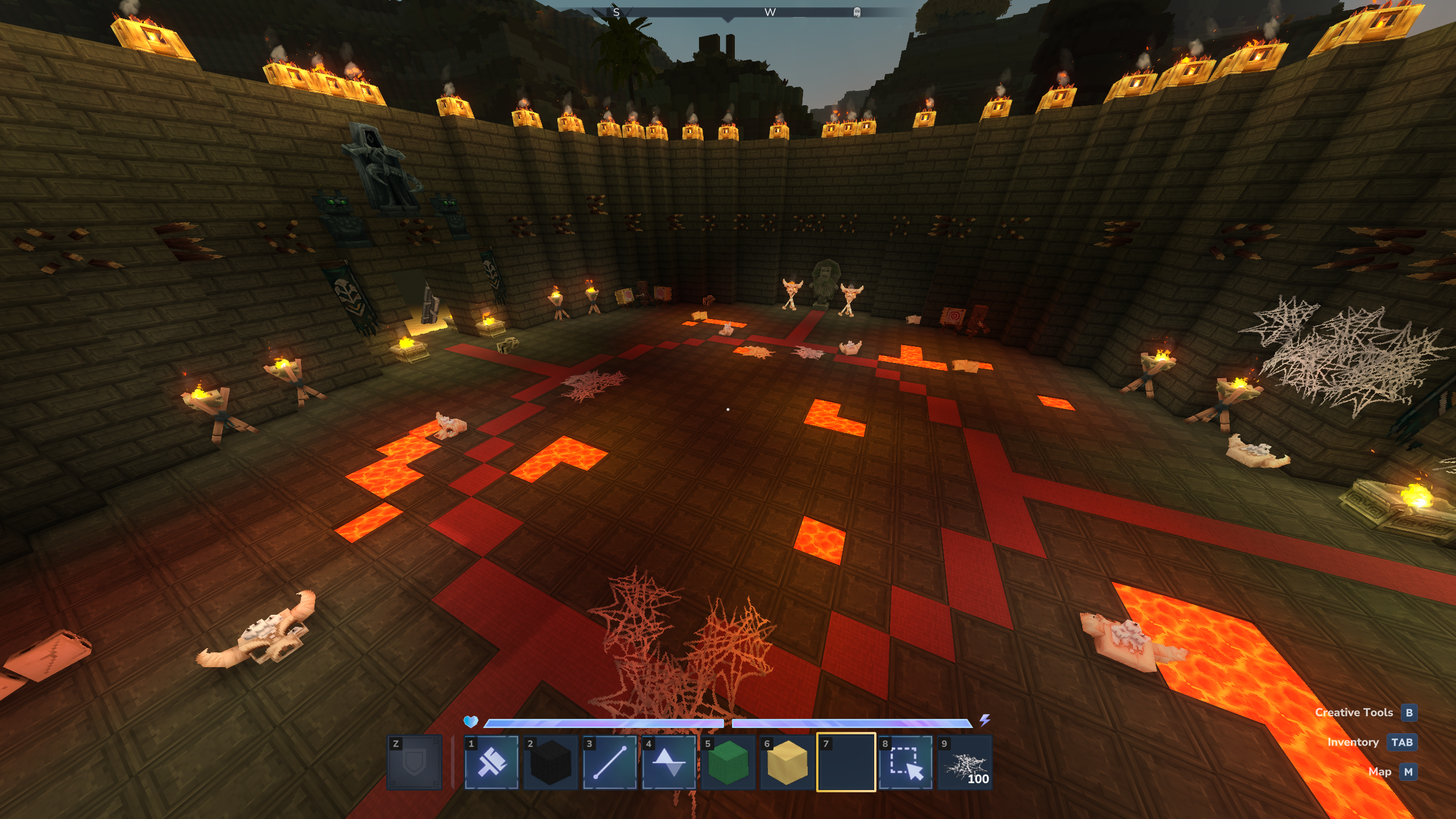Select the yellow sand block slot

(x=787, y=763)
